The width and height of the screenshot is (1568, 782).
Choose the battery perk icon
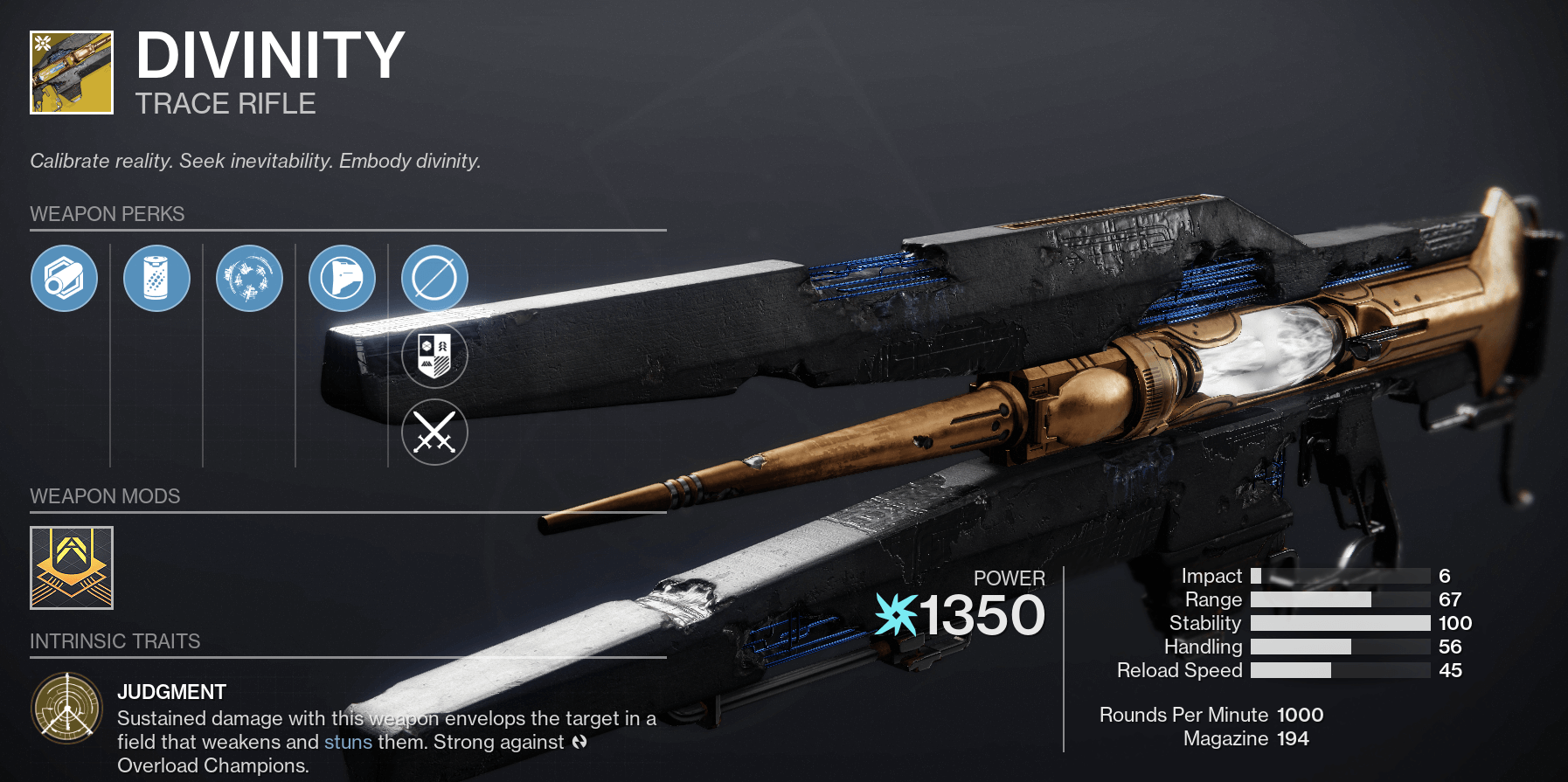[x=156, y=279]
